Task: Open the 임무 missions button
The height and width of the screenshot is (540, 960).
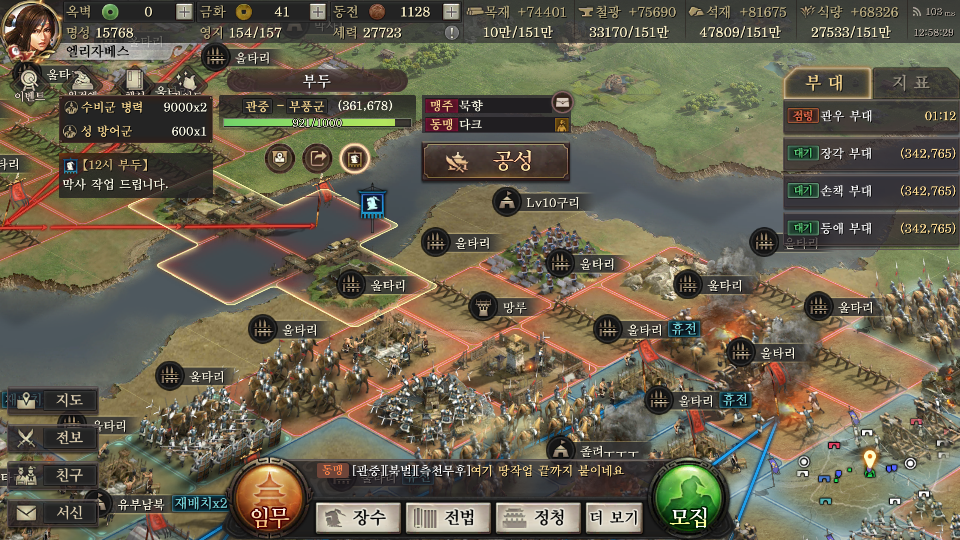Action: coord(269,502)
